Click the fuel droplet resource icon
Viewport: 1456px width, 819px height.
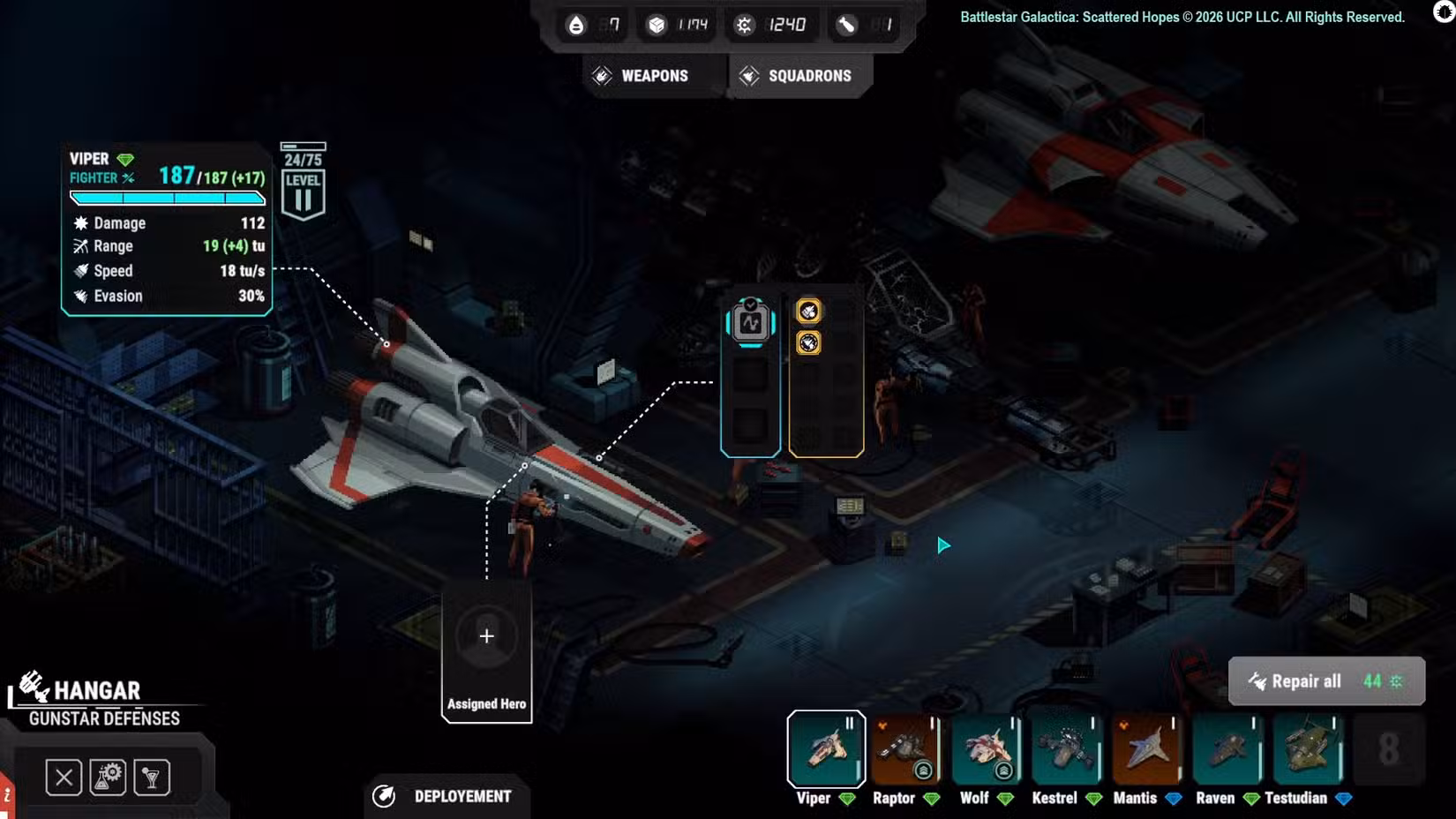[x=575, y=25]
